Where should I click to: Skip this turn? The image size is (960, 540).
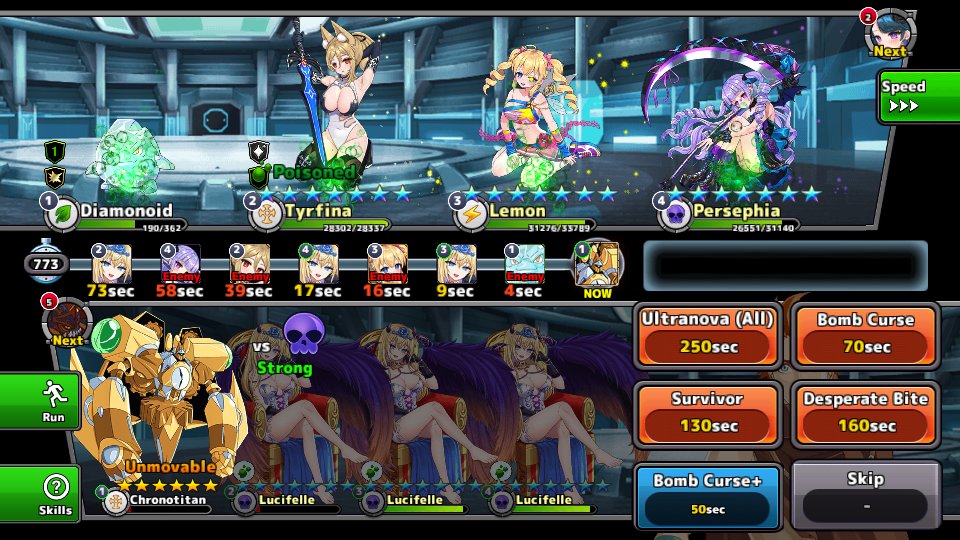pos(865,494)
